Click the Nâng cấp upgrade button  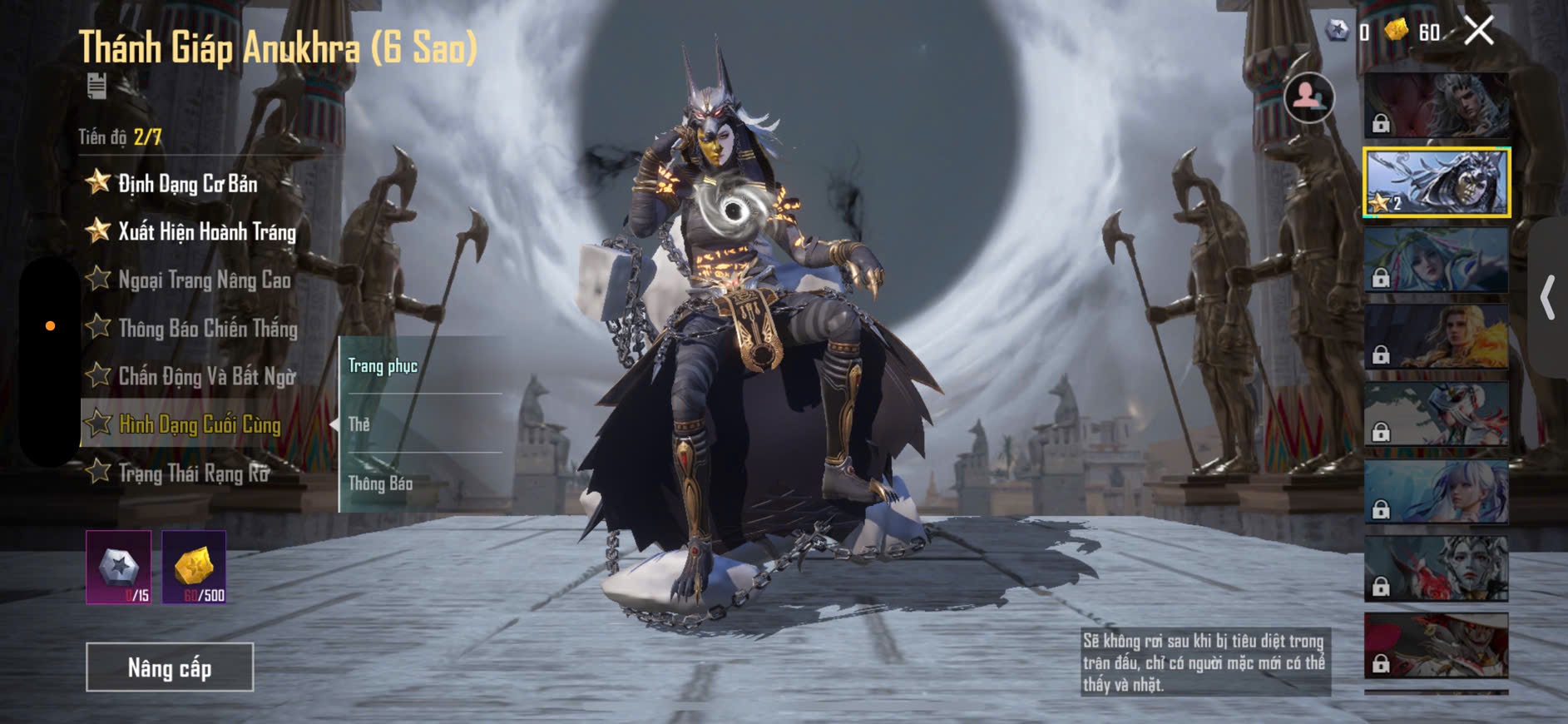(x=170, y=667)
